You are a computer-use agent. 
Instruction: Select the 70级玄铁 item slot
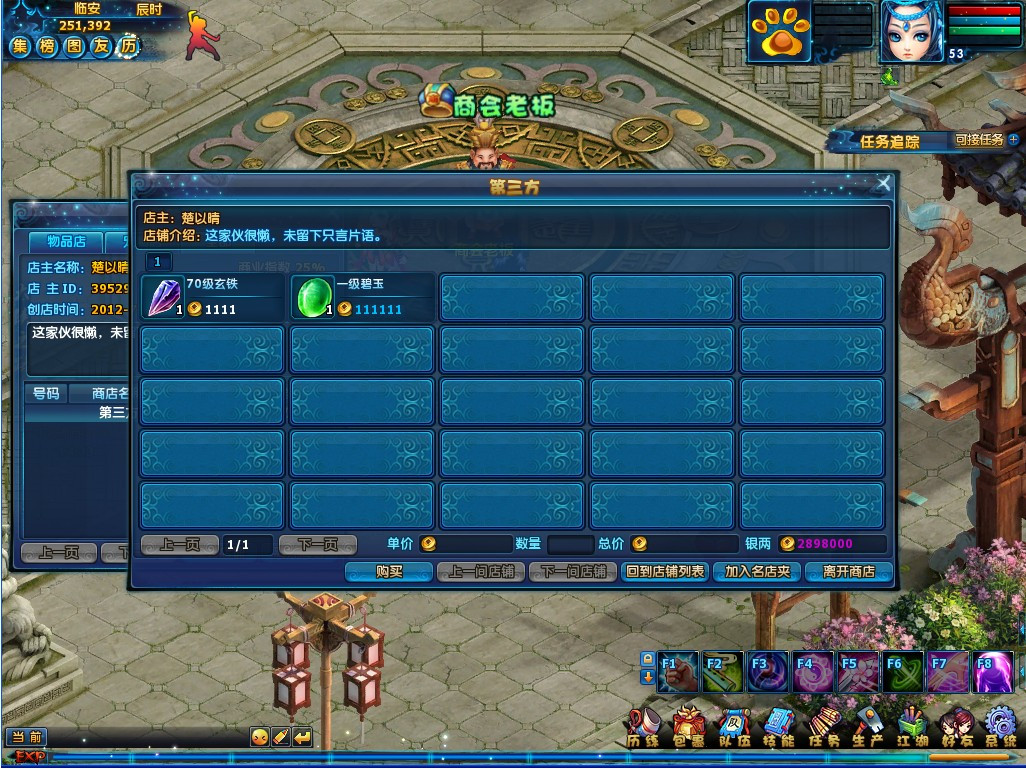pyautogui.click(x=212, y=298)
